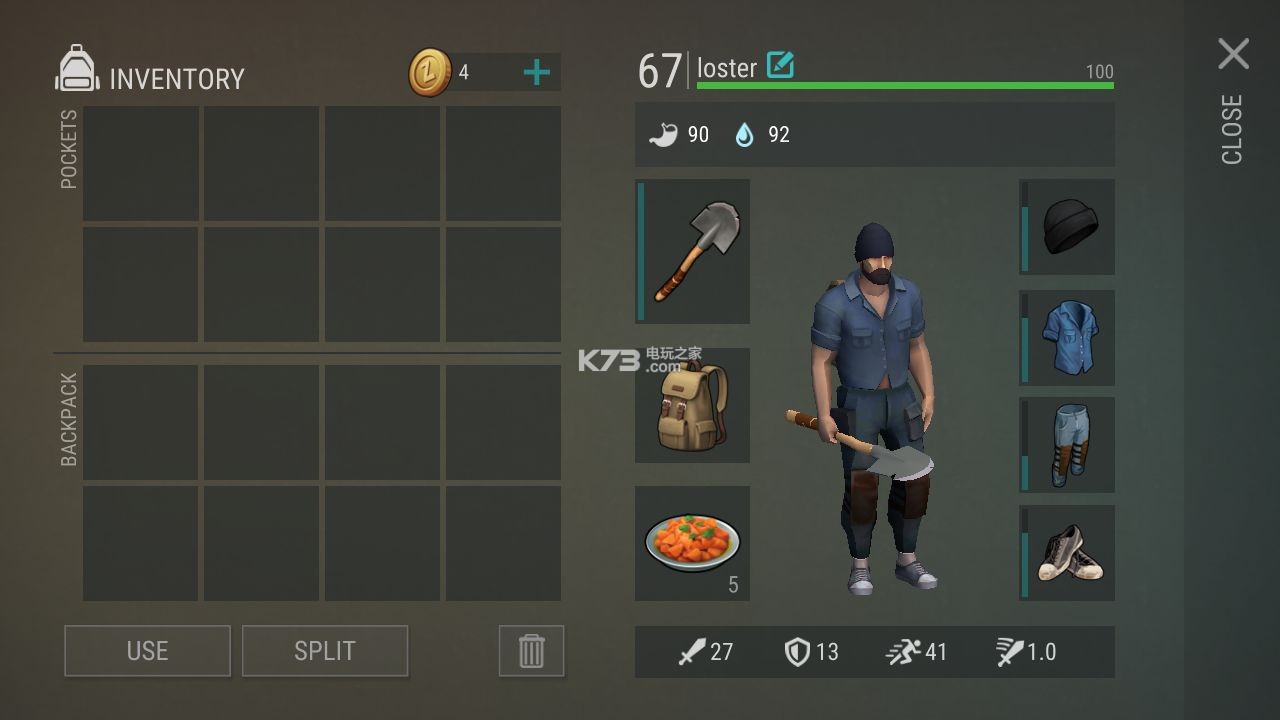Select the sneakers equipment slot
The image size is (1280, 720).
tap(1067, 552)
